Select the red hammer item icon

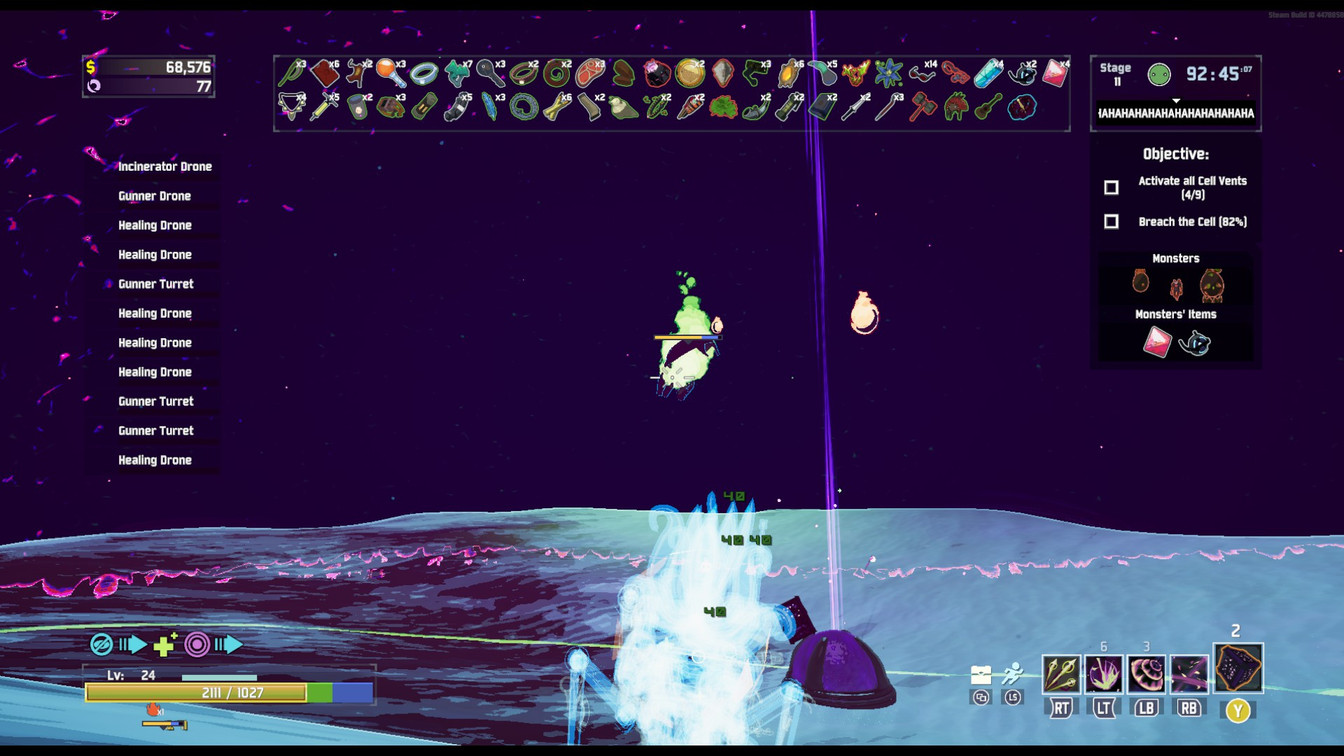922,106
